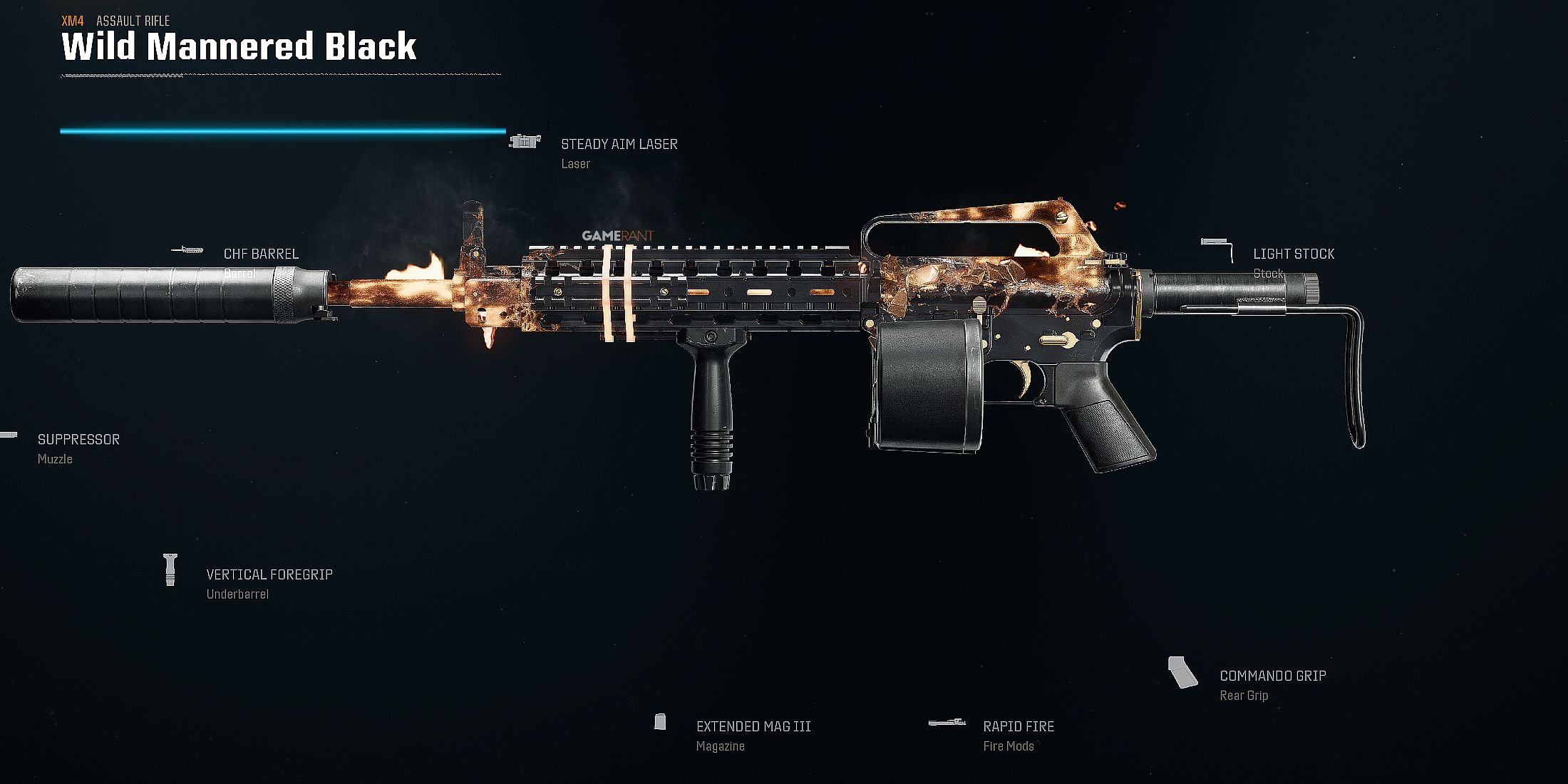Open the Extended Mag III magazine slot
The width and height of the screenshot is (1568, 784).
pos(753,727)
